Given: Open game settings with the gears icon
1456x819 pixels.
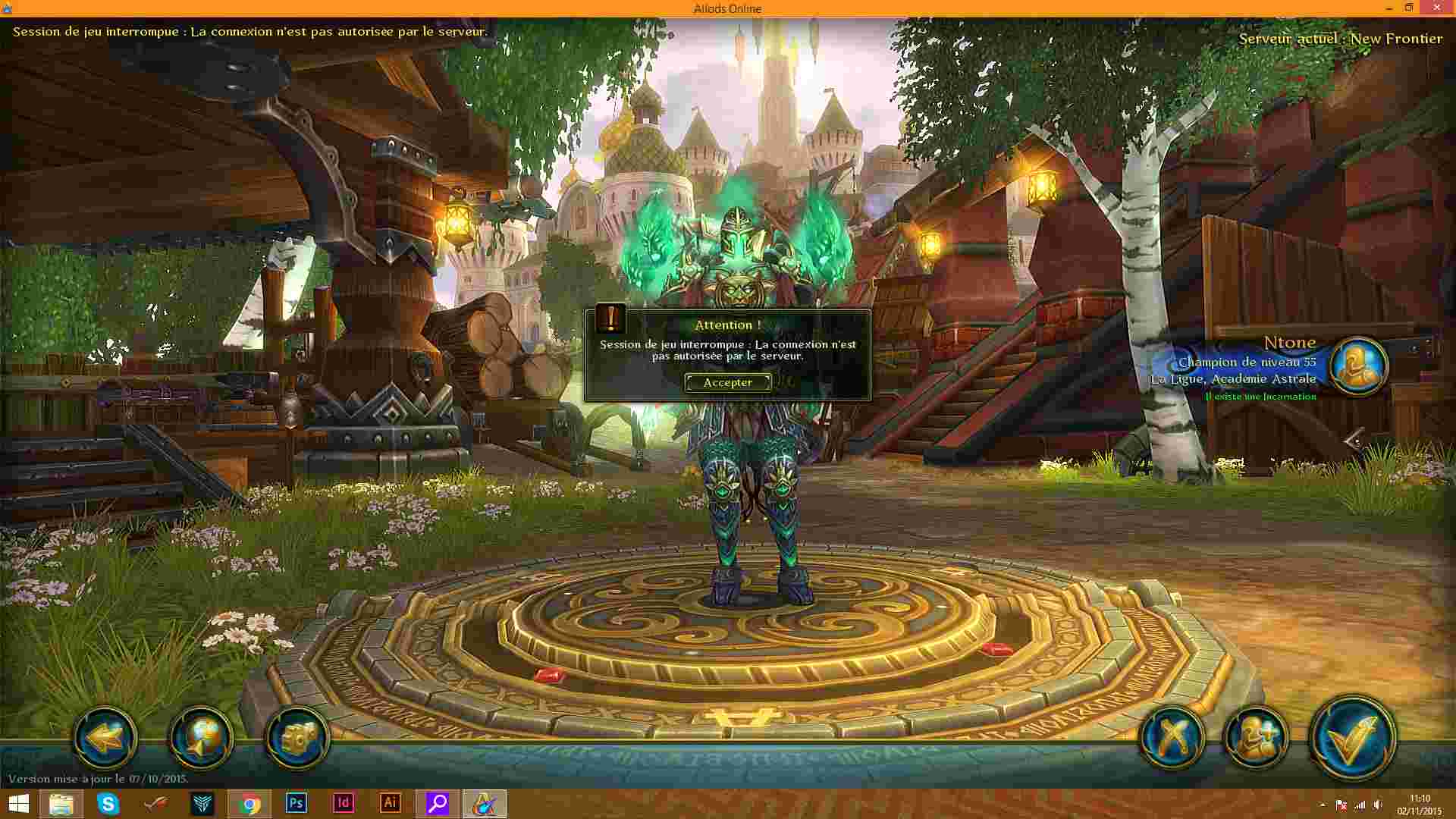Looking at the screenshot, I should 297,737.
